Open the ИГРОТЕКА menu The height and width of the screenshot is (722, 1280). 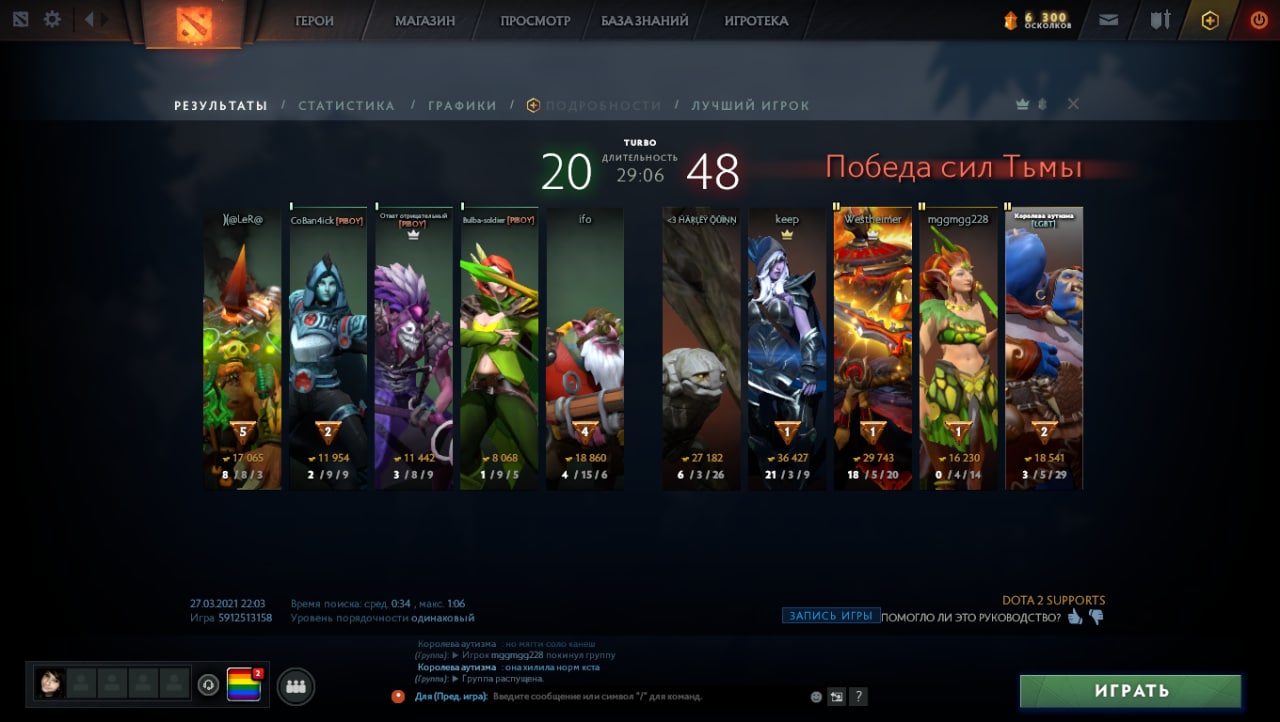[x=756, y=20]
